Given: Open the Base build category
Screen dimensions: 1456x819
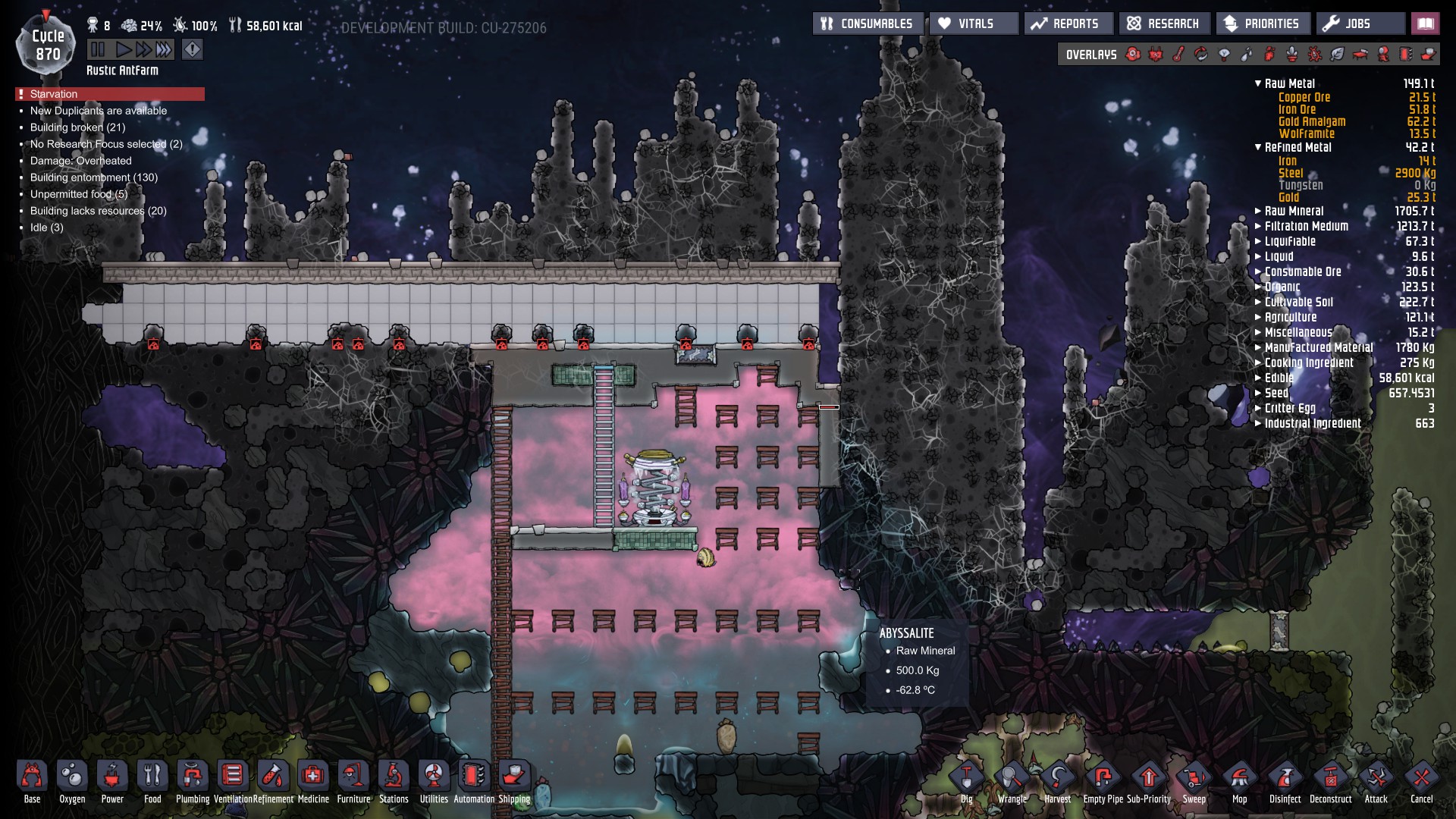Looking at the screenshot, I should [x=32, y=777].
